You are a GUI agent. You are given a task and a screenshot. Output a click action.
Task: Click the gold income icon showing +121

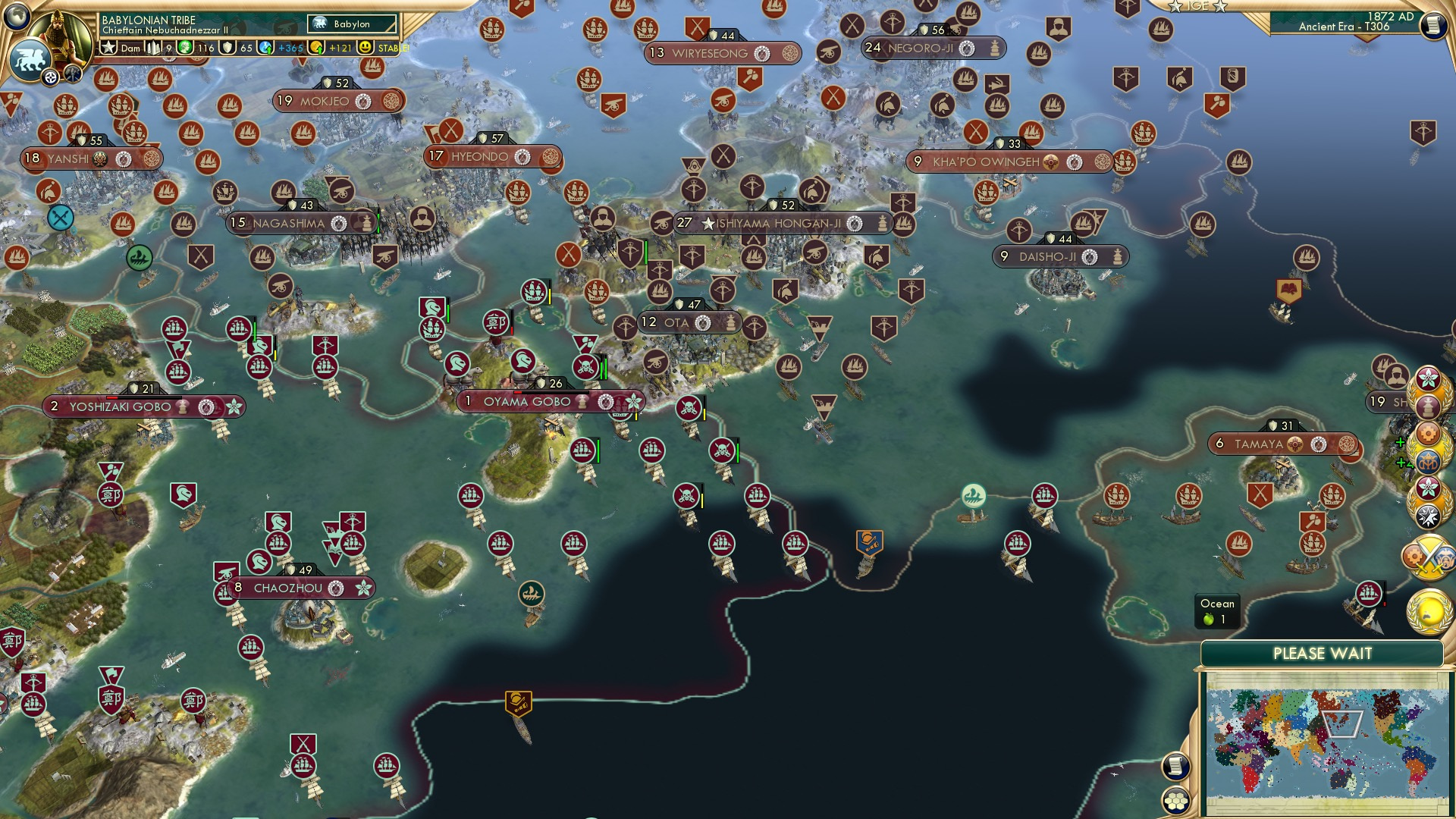pyautogui.click(x=317, y=48)
